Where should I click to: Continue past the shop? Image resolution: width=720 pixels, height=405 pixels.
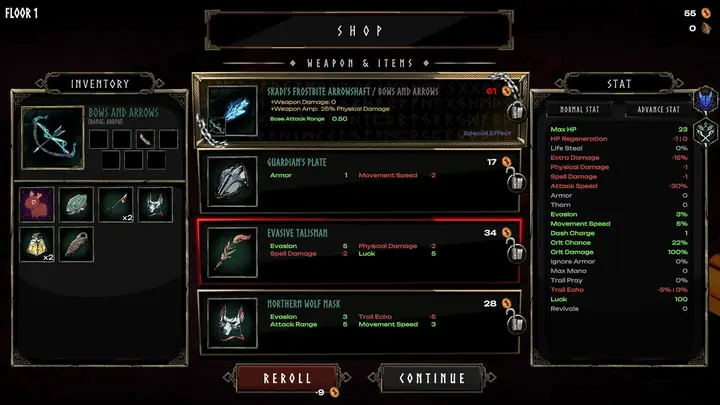[432, 378]
